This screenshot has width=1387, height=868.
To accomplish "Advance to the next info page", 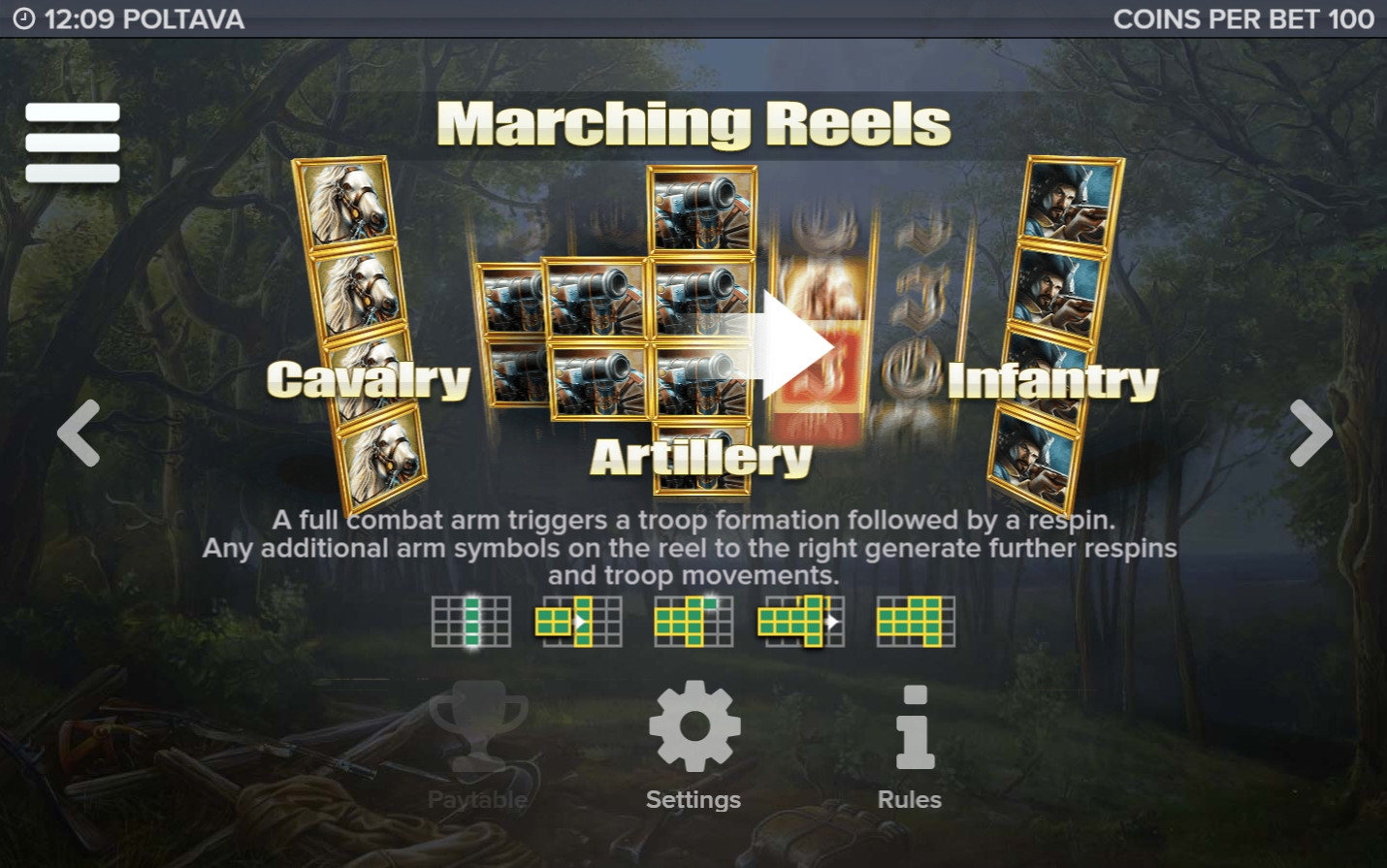I will click(x=1310, y=433).
